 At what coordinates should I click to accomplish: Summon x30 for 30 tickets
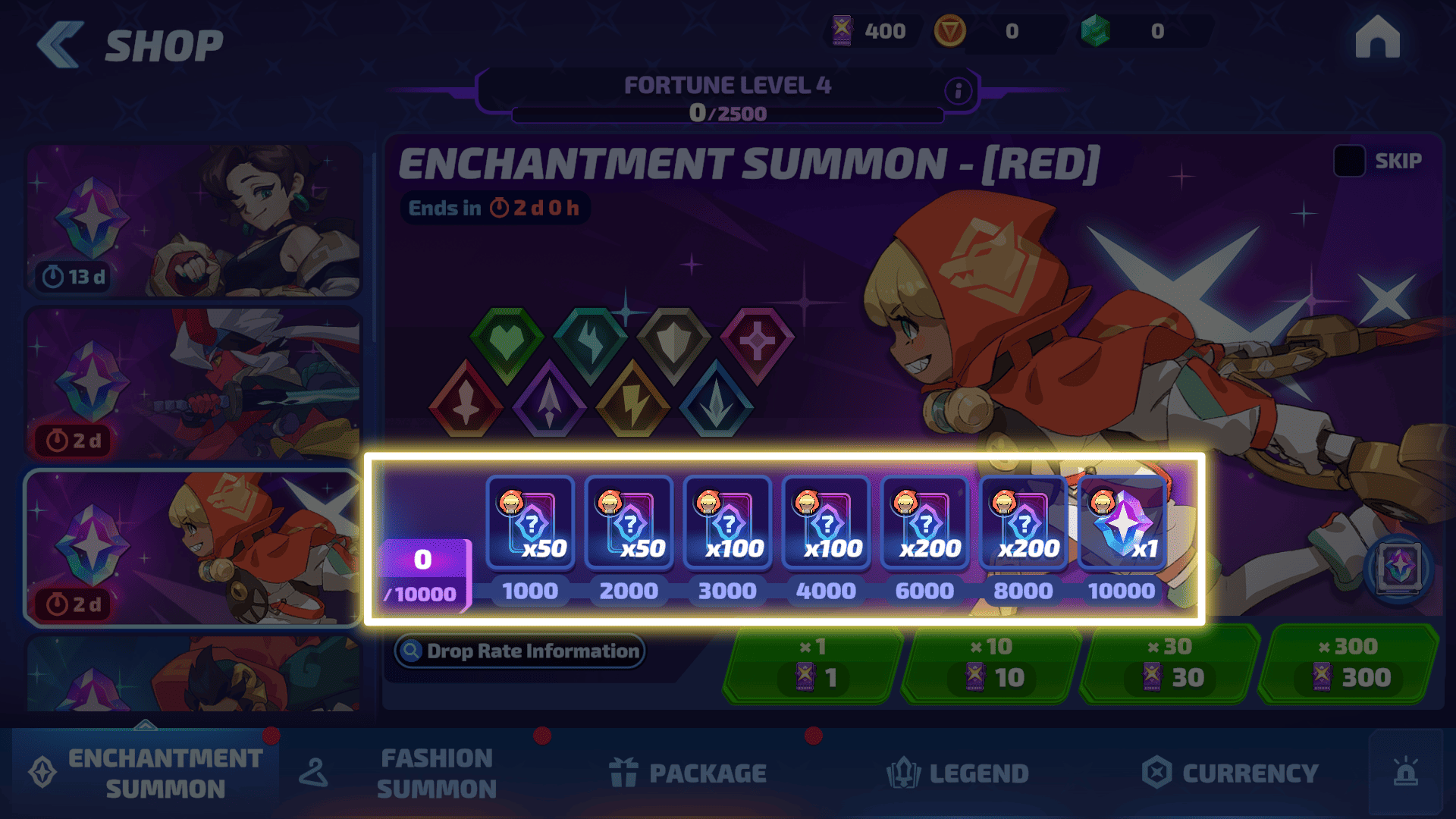tap(1170, 665)
